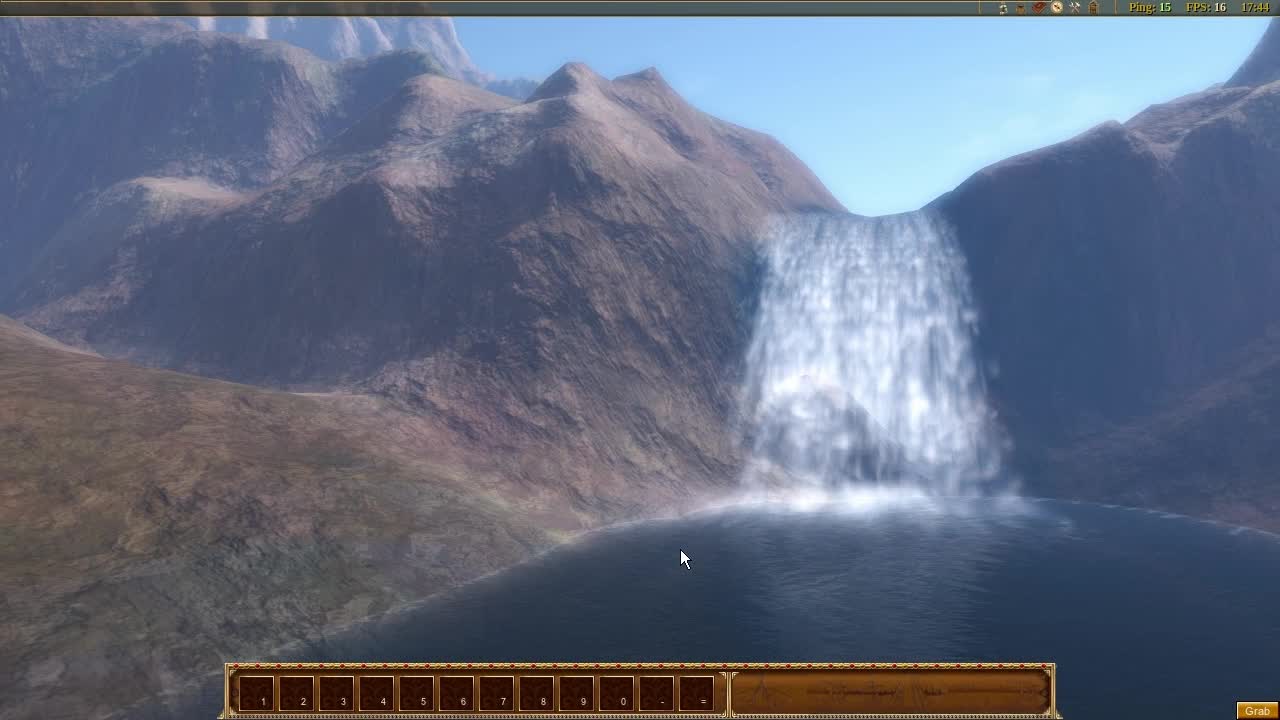Open the red study book icon
The width and height of the screenshot is (1280, 720).
[x=1037, y=8]
